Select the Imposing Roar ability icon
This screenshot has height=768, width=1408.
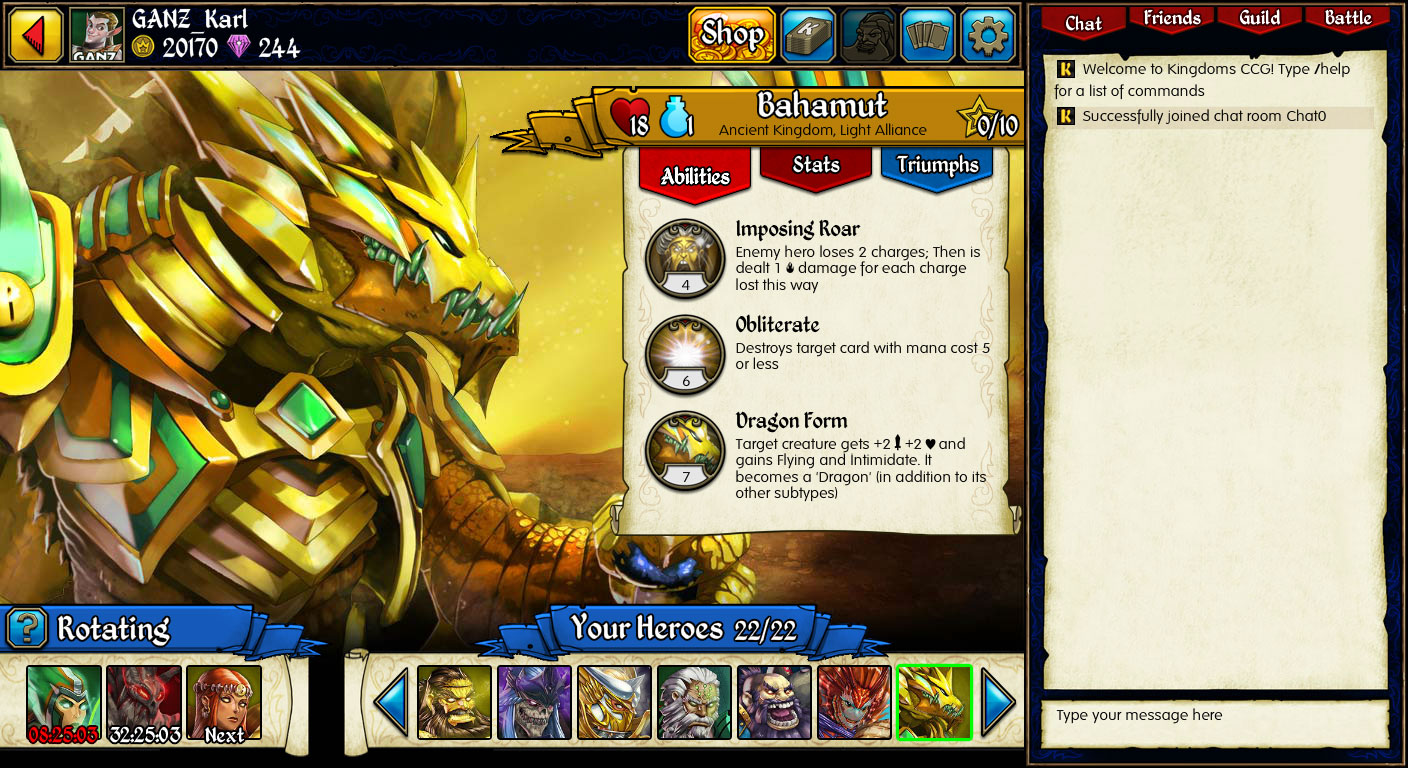pyautogui.click(x=685, y=257)
